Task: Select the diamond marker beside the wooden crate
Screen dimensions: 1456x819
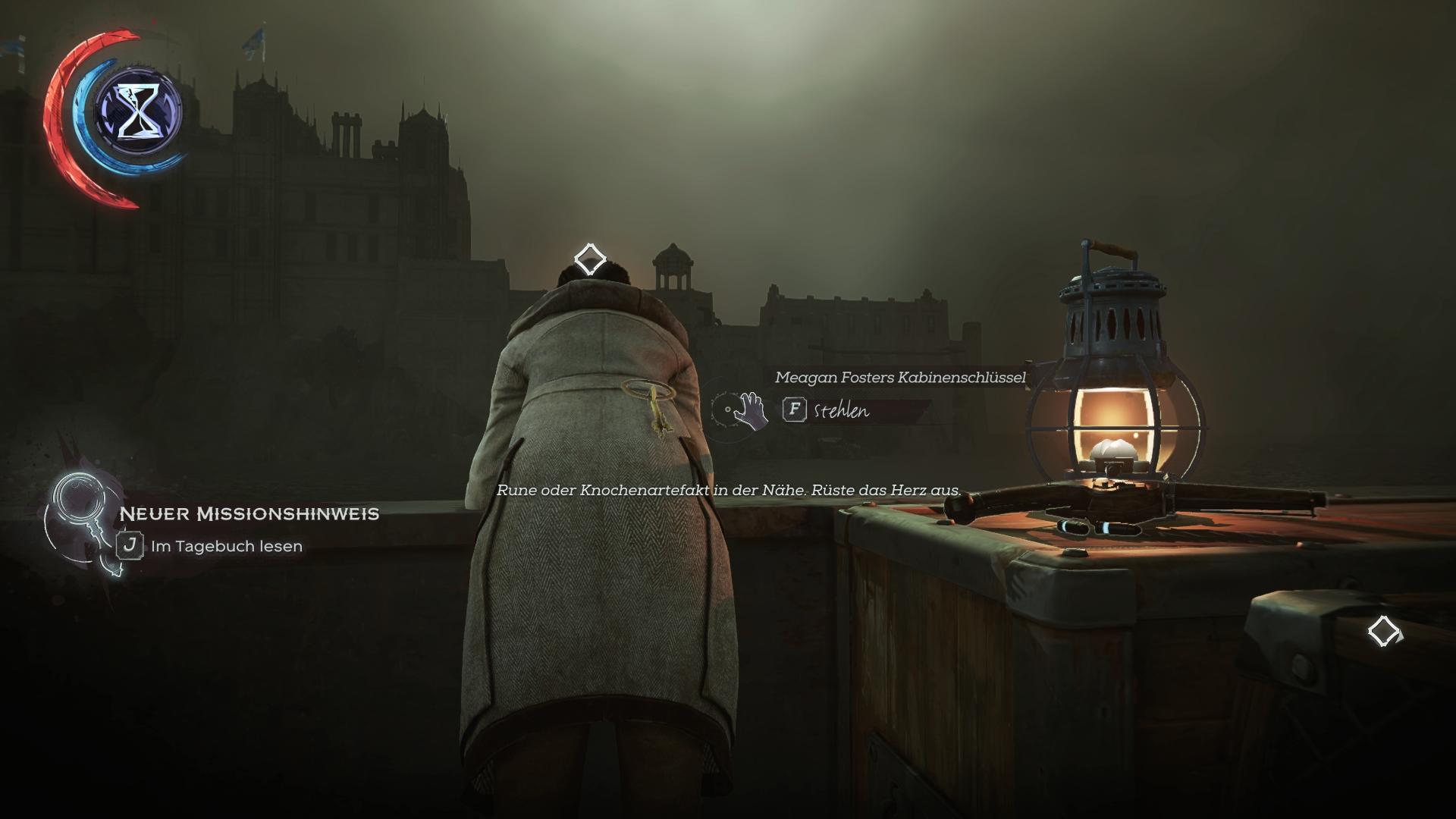Action: tap(1383, 631)
